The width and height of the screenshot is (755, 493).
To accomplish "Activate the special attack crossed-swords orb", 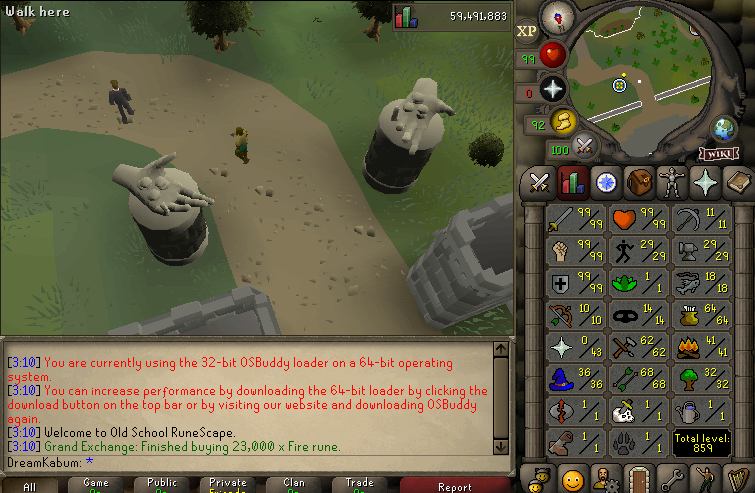I will click(x=584, y=146).
